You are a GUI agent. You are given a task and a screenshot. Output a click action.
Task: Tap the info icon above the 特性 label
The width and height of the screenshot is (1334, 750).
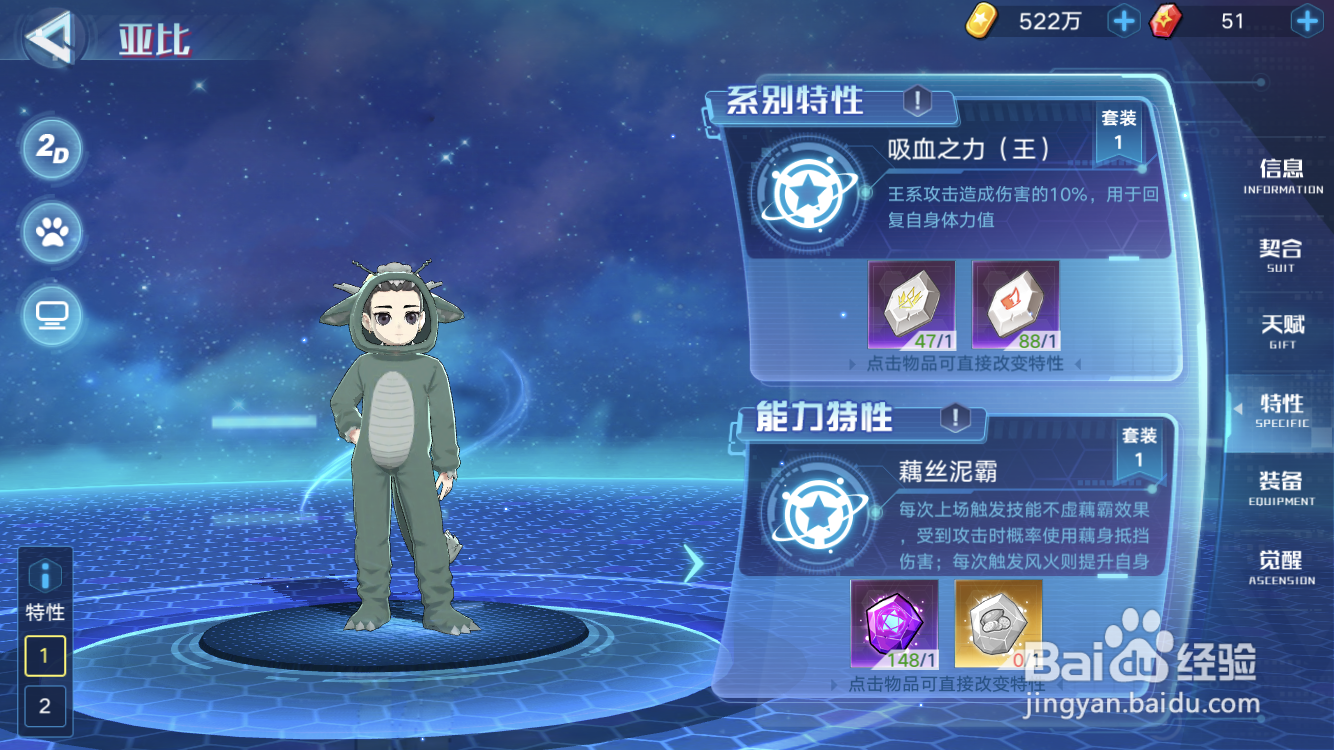44,575
